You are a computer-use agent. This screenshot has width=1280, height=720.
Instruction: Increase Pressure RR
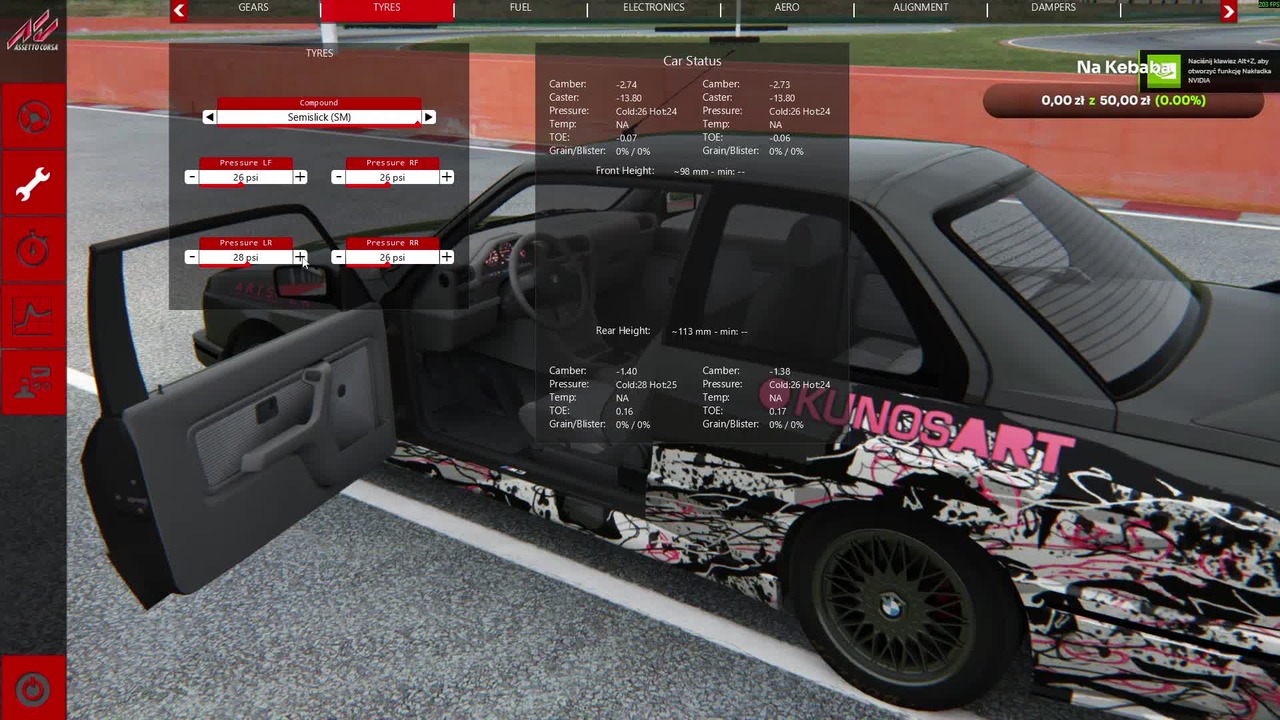pos(446,257)
